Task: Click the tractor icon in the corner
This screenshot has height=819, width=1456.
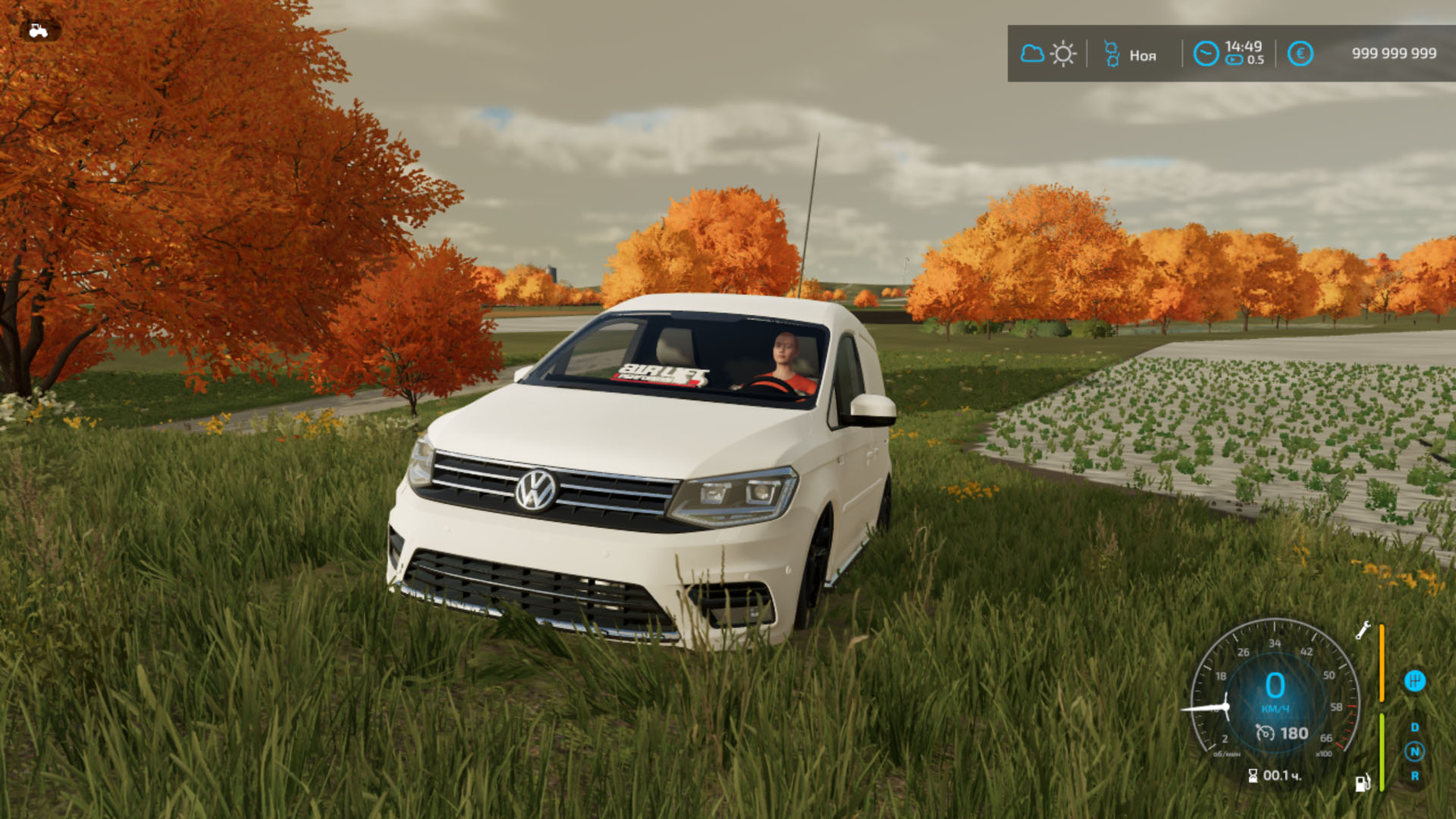Action: (38, 31)
